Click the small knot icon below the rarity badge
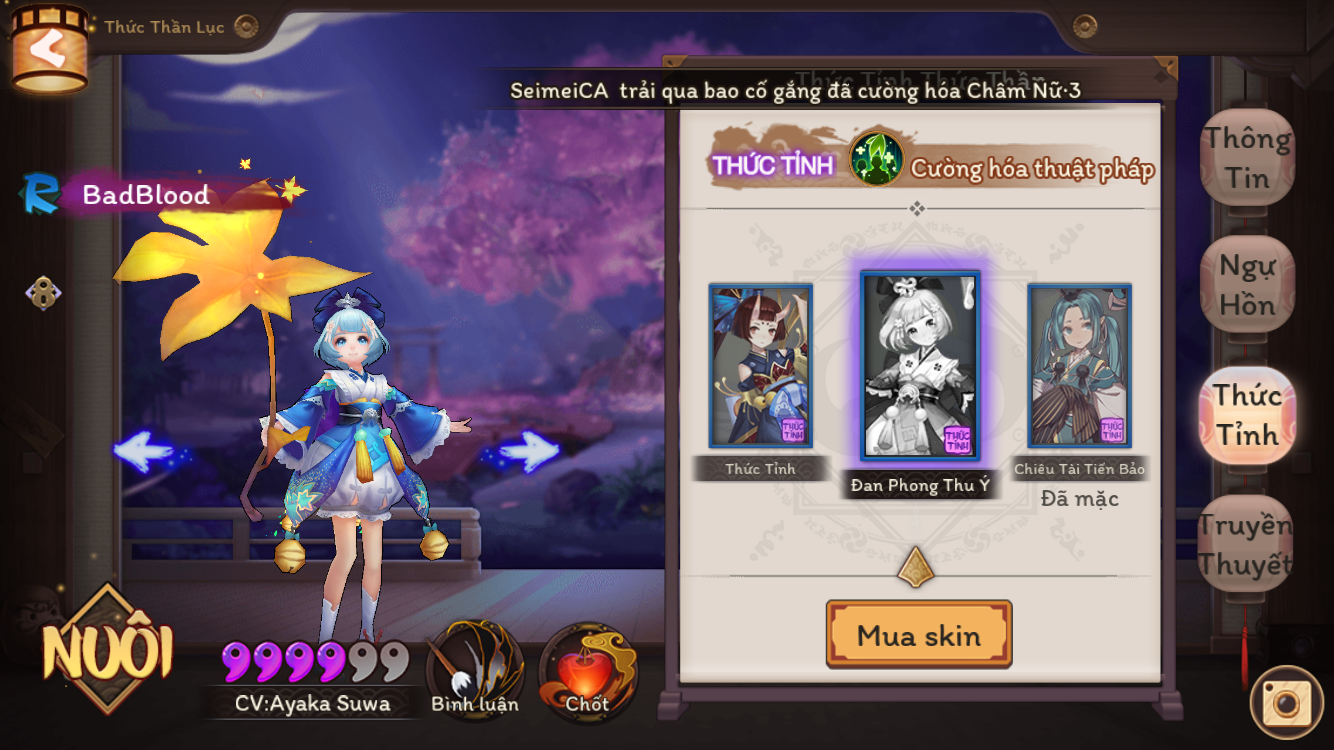Screen dimensions: 1334x750 coord(43,292)
